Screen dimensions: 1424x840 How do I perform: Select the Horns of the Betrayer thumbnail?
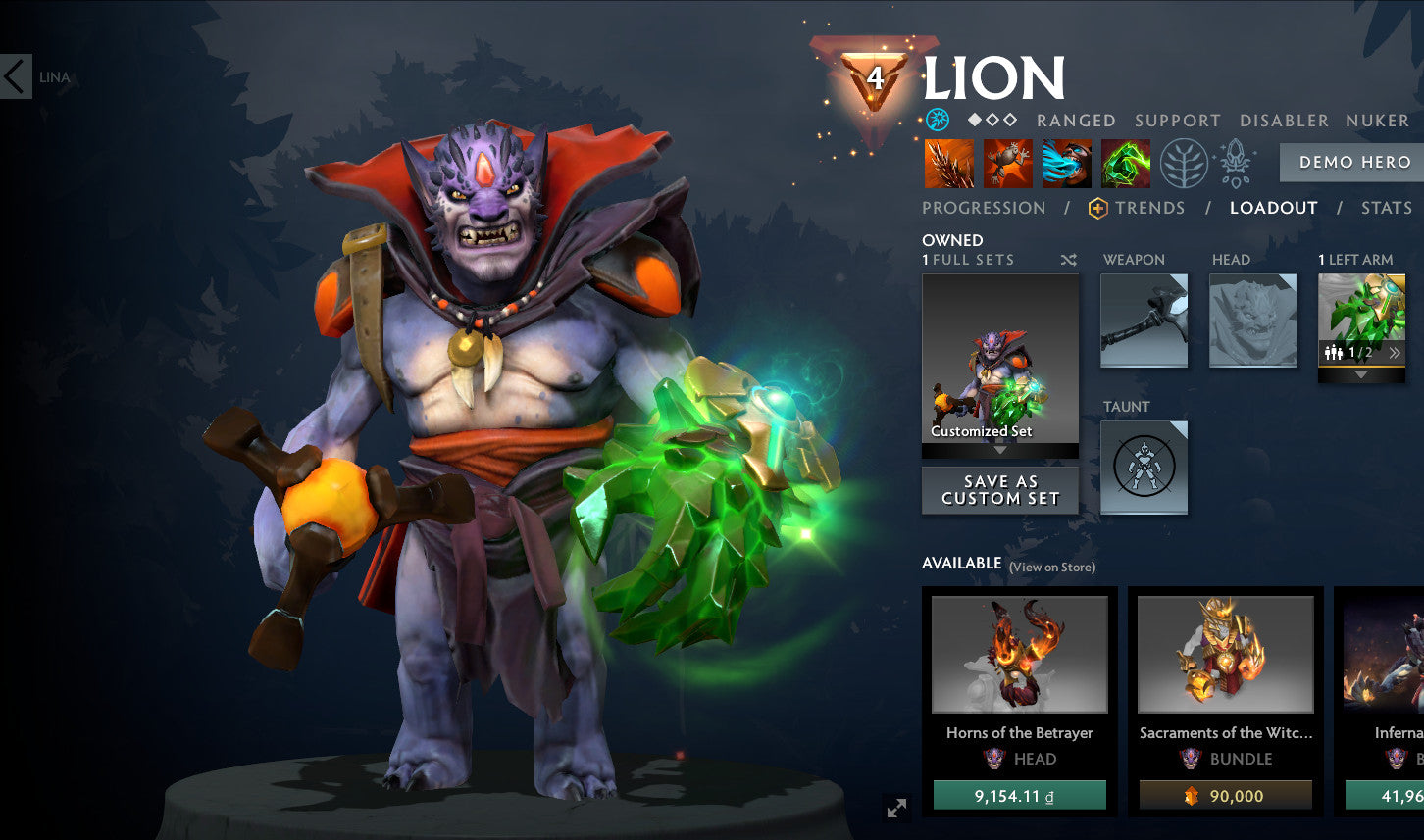1019,655
